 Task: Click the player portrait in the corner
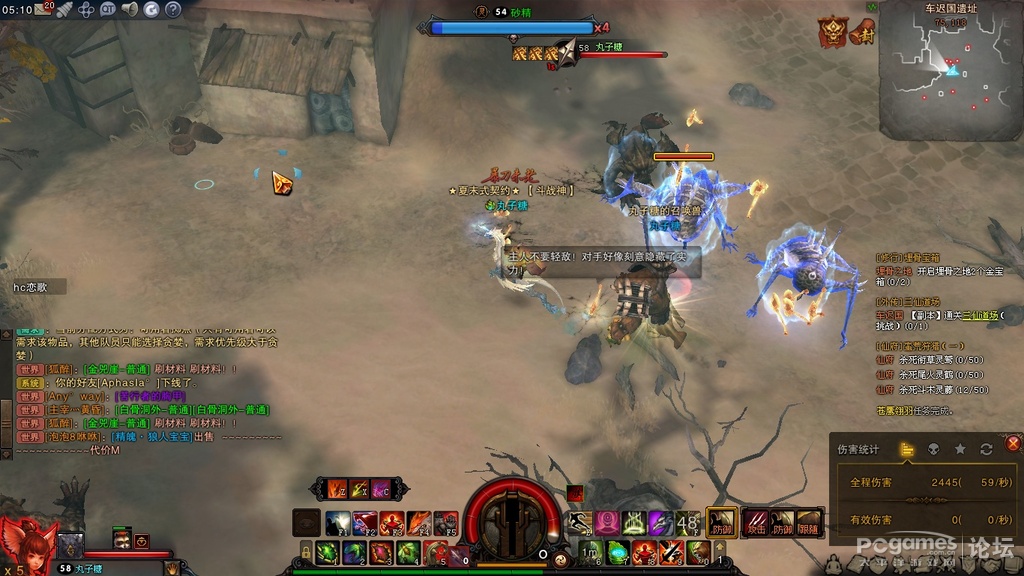pos(26,546)
